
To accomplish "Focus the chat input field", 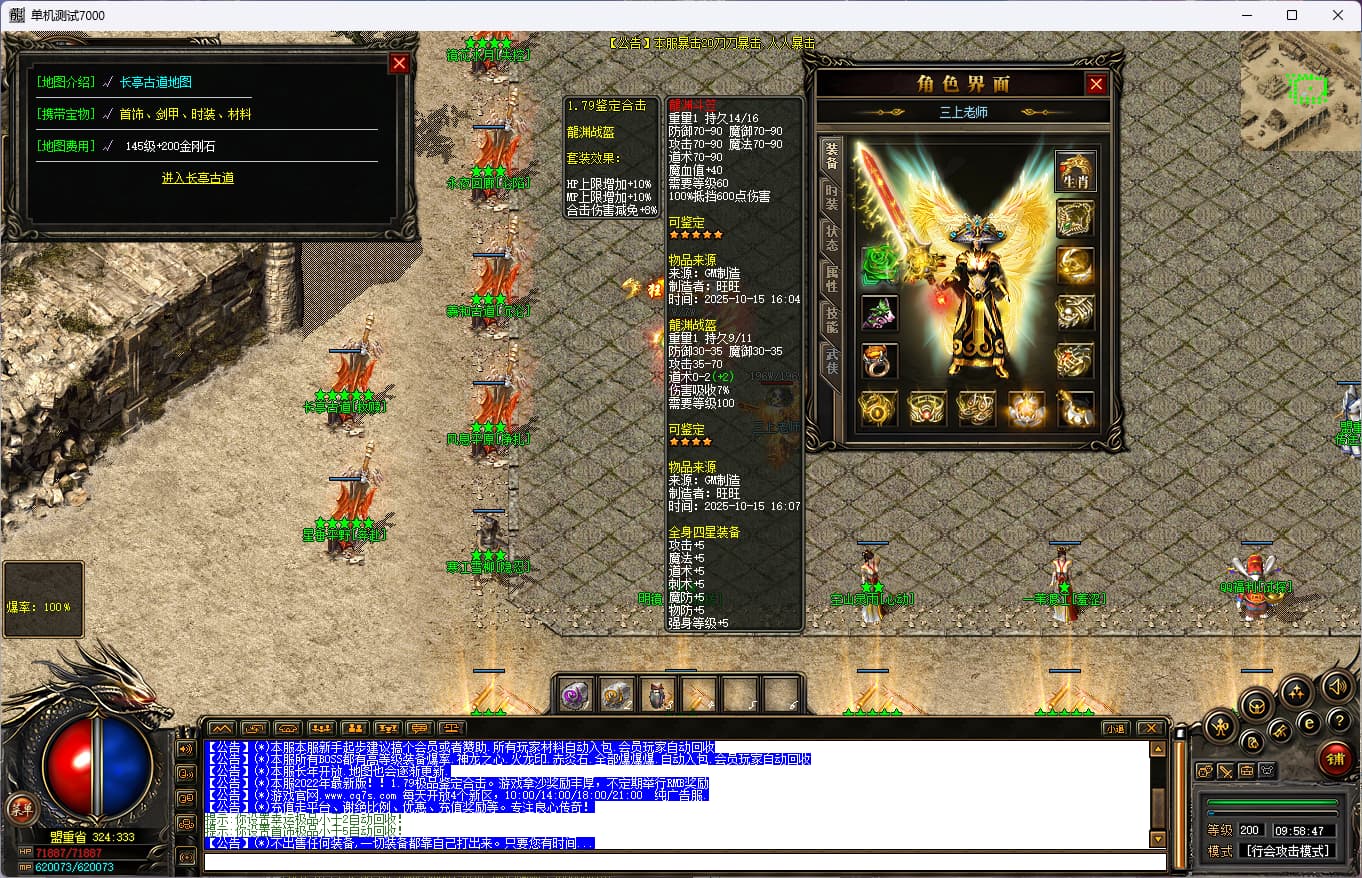I will tap(685, 861).
